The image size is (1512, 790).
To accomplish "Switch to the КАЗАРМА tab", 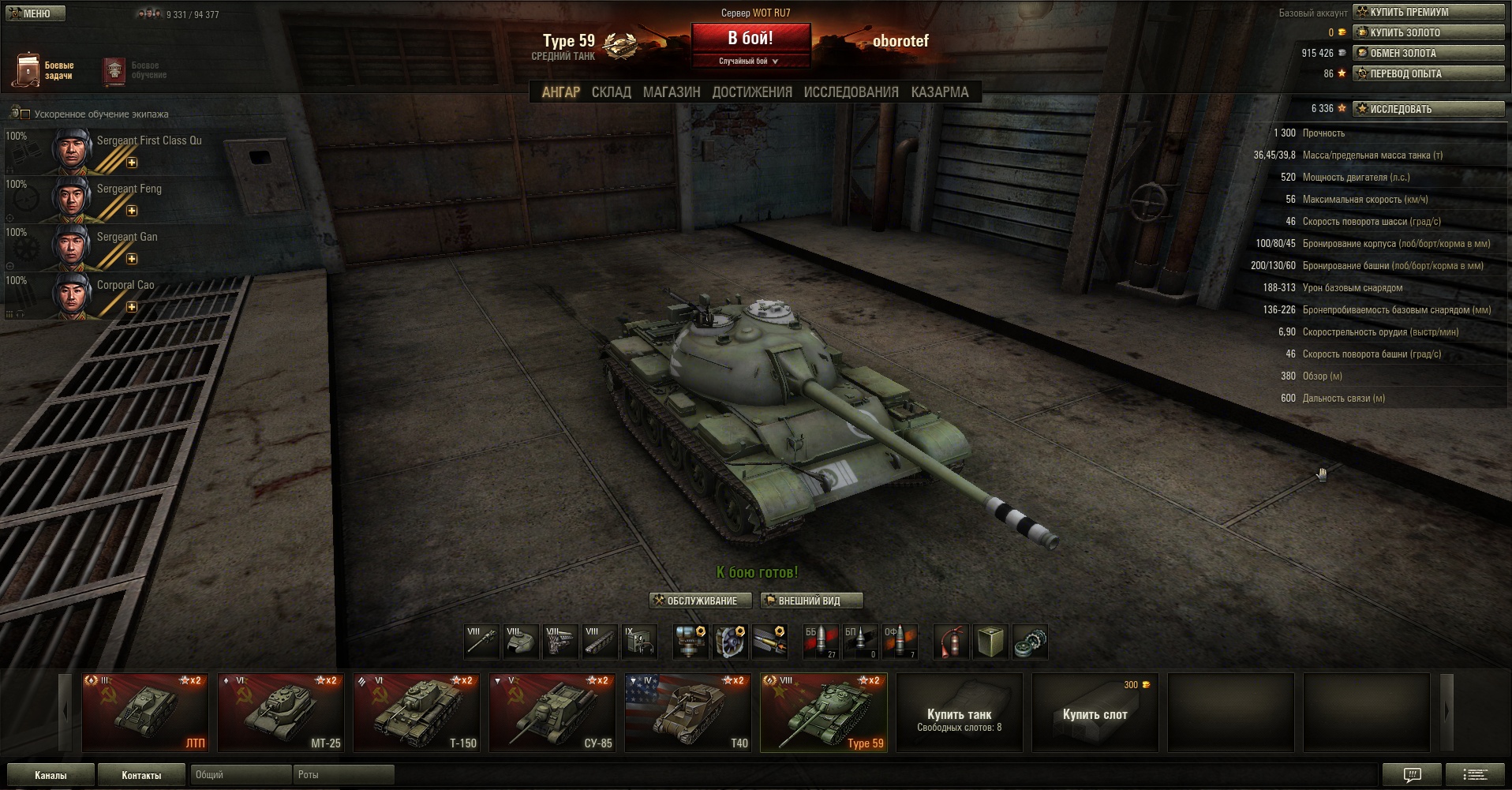I will [939, 92].
